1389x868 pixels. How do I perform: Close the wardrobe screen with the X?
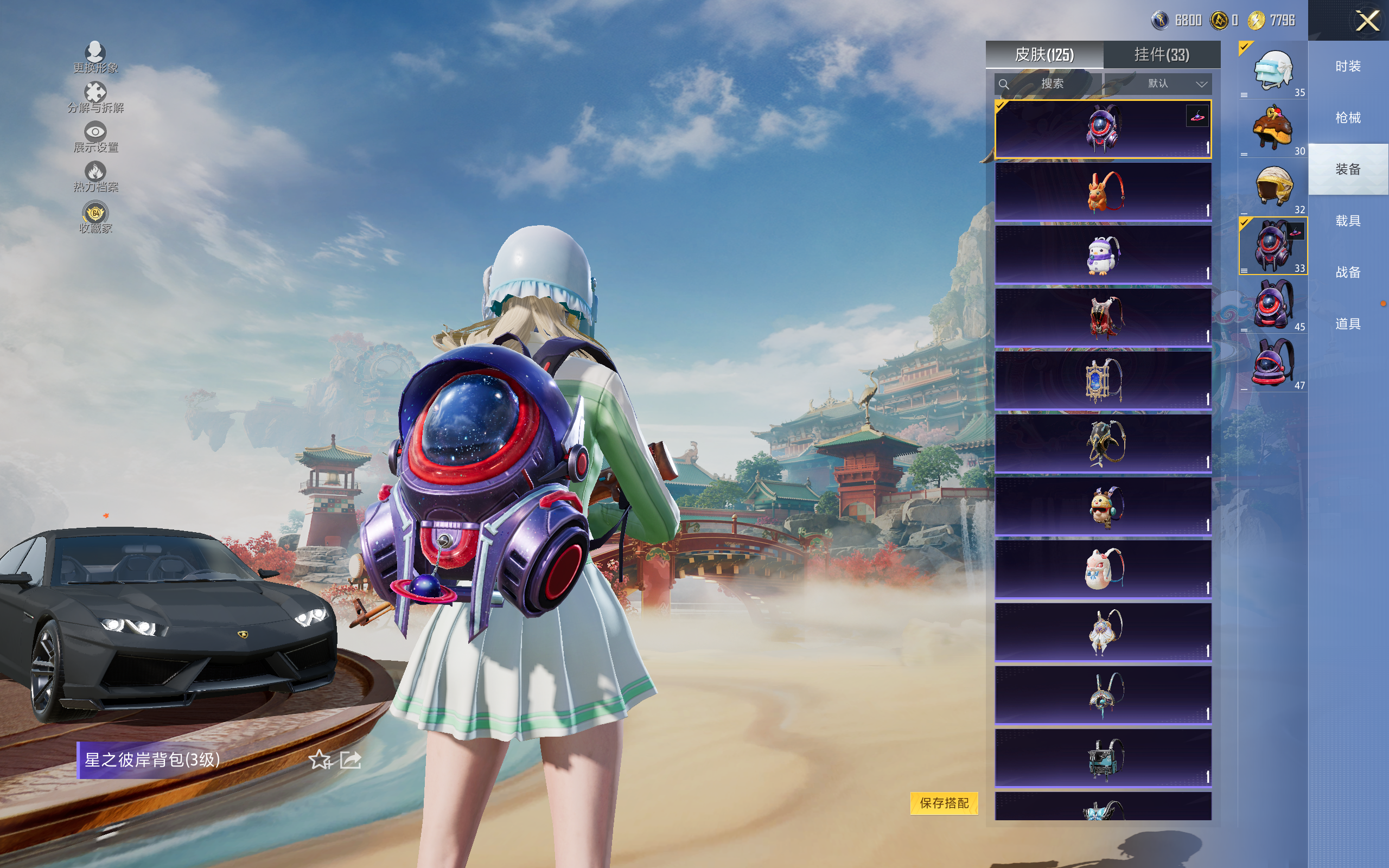[1367, 21]
